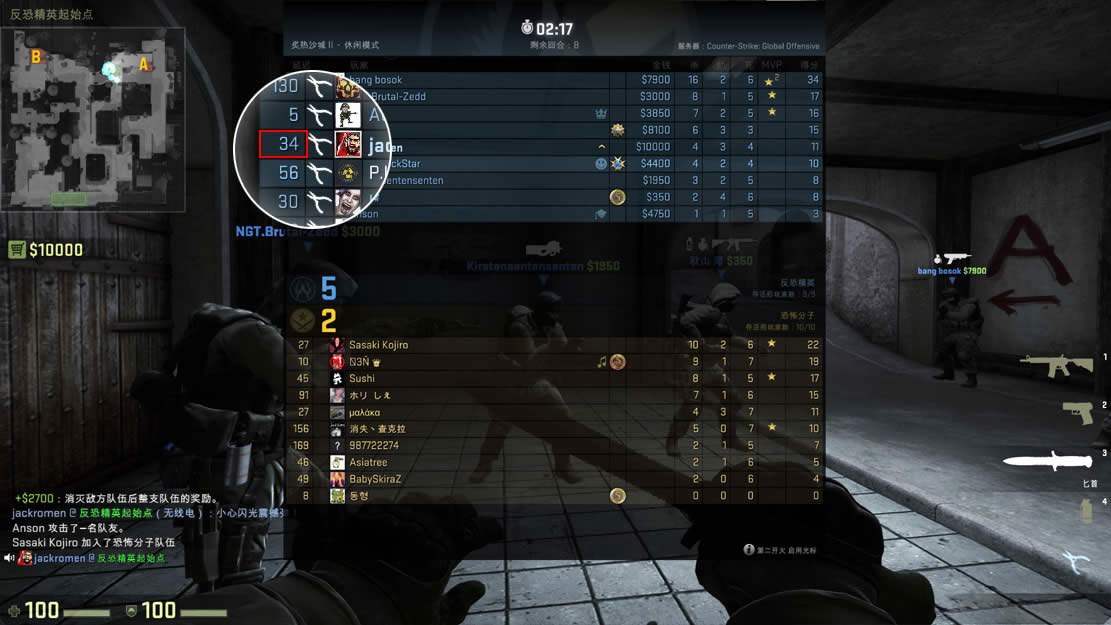Select Sasaki Kojiro on the scoreboard
1111x625 pixels.
click(x=380, y=345)
